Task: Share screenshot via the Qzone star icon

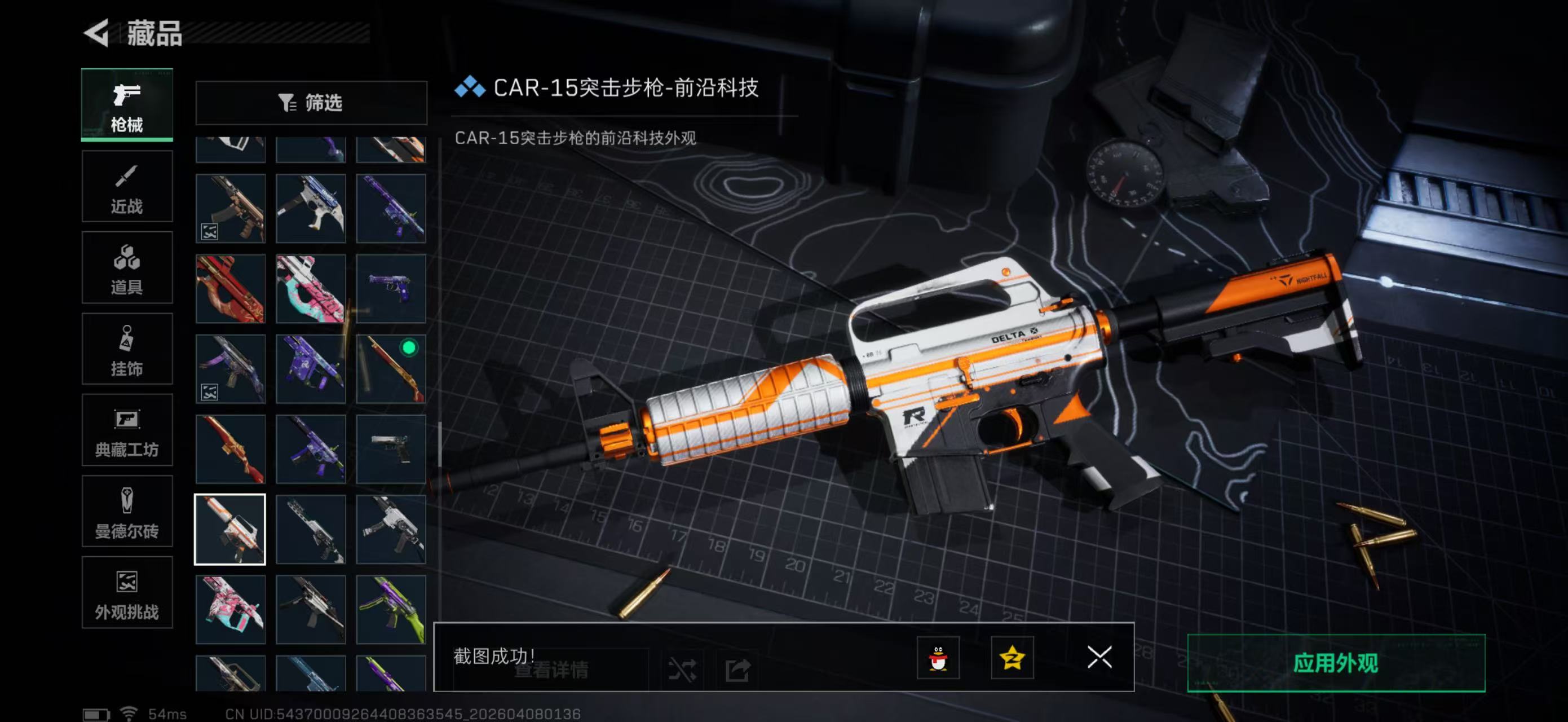Action: [x=1012, y=658]
